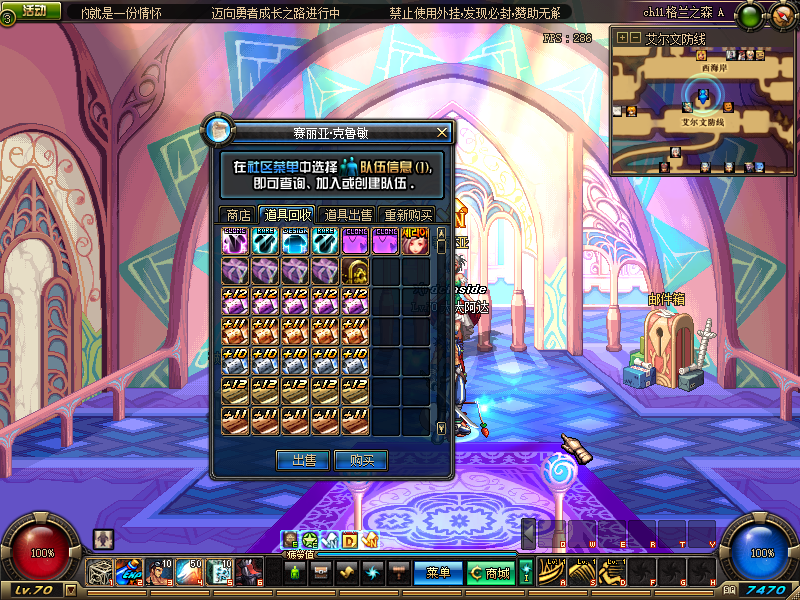The image size is (800, 600).
Task: Open the 菜单 menu button
Action: point(437,572)
